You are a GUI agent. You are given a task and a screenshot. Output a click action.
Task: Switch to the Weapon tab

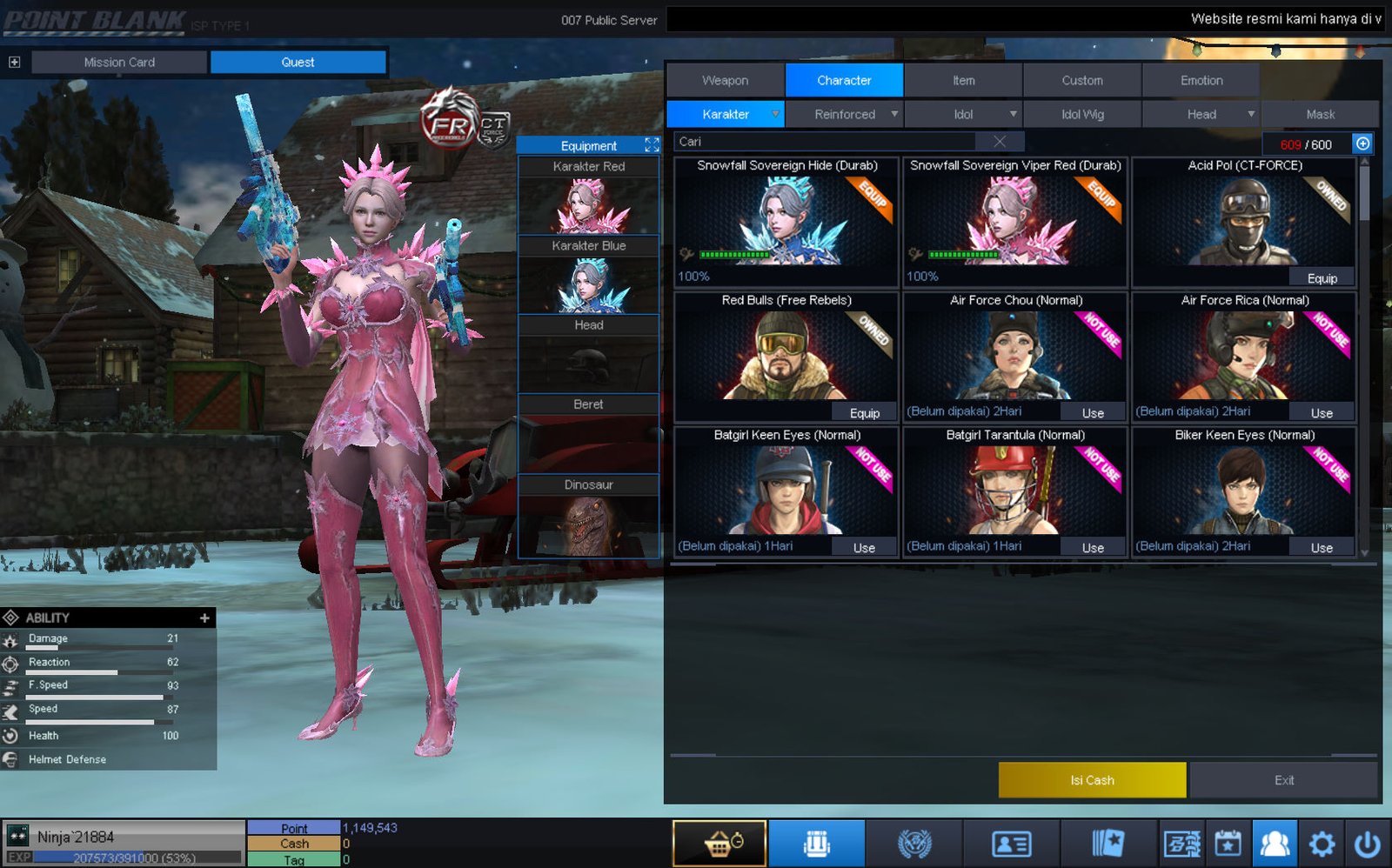725,80
